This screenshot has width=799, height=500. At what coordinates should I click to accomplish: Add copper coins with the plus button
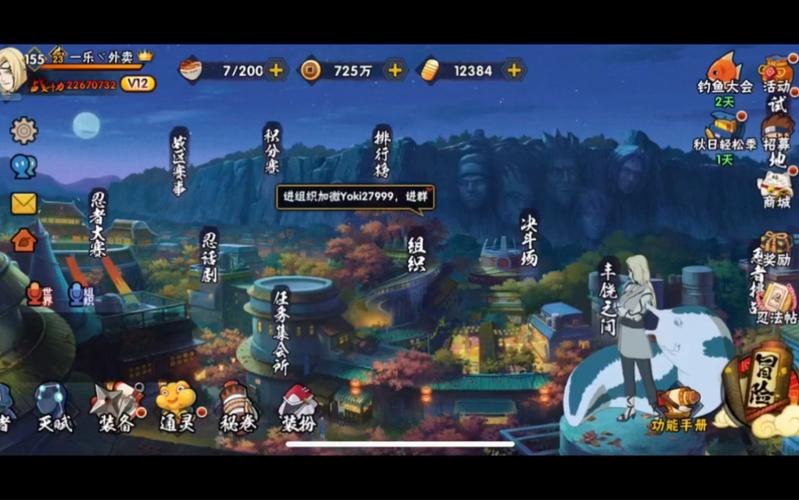(395, 70)
